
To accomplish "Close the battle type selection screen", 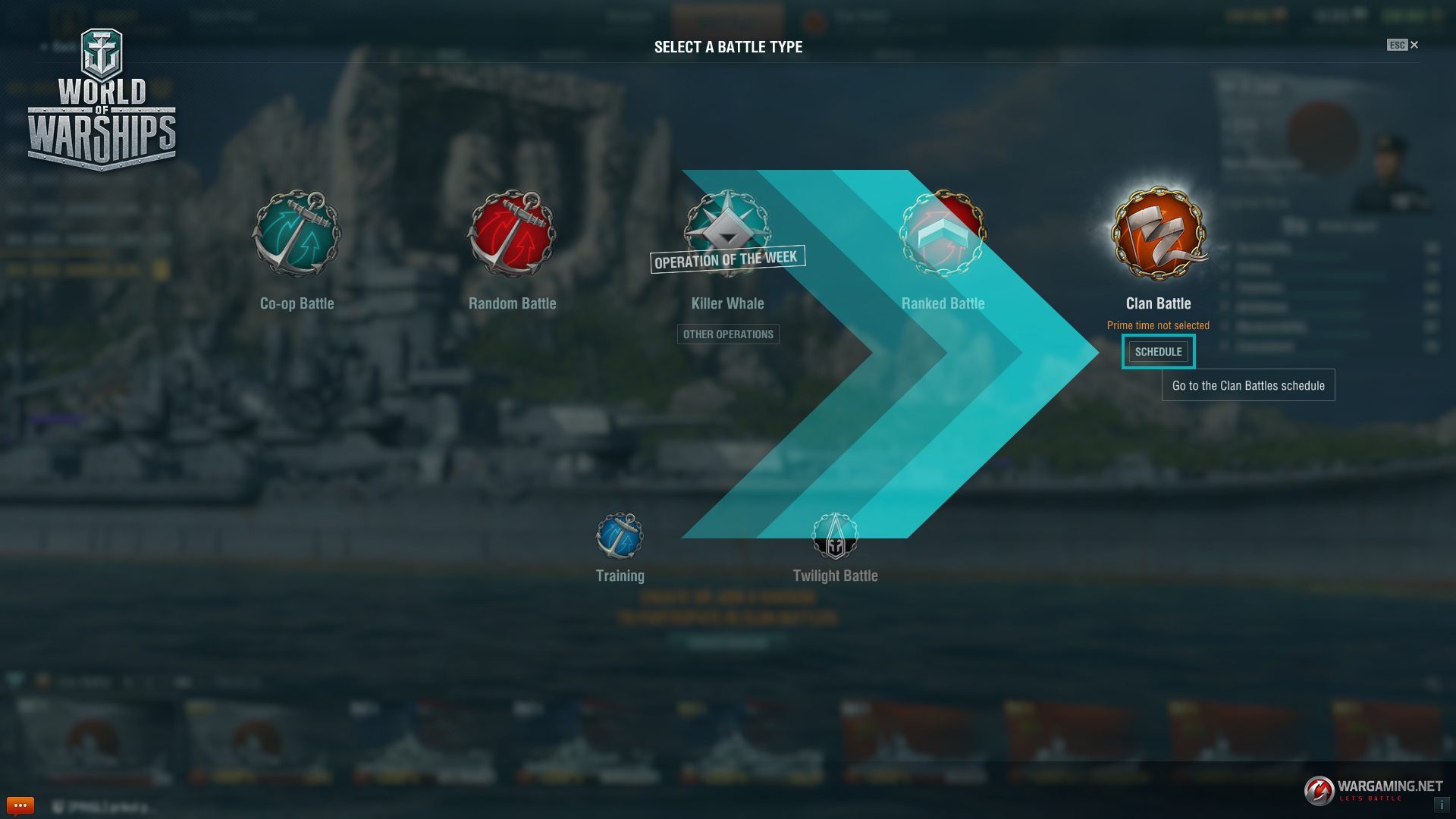I will [1414, 45].
